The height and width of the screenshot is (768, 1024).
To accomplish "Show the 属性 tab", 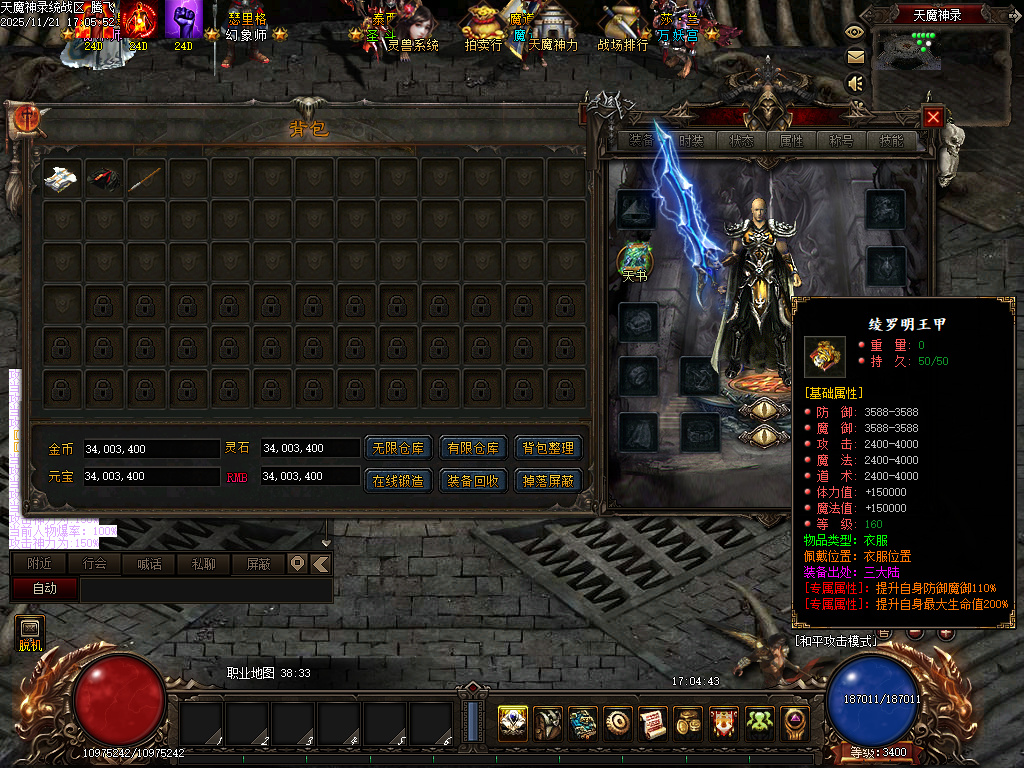I will click(791, 141).
